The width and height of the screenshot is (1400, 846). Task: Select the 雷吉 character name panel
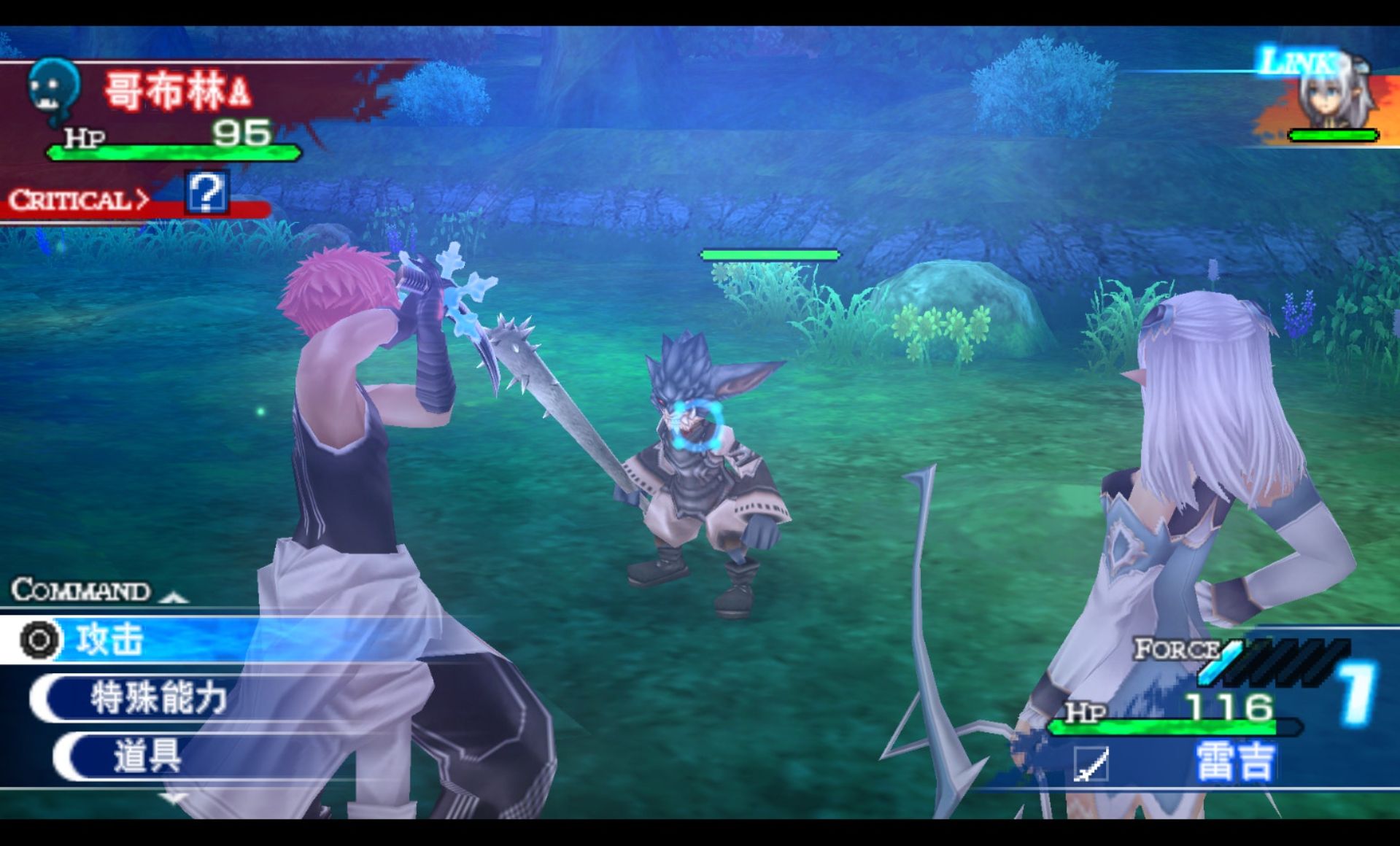tap(1234, 762)
